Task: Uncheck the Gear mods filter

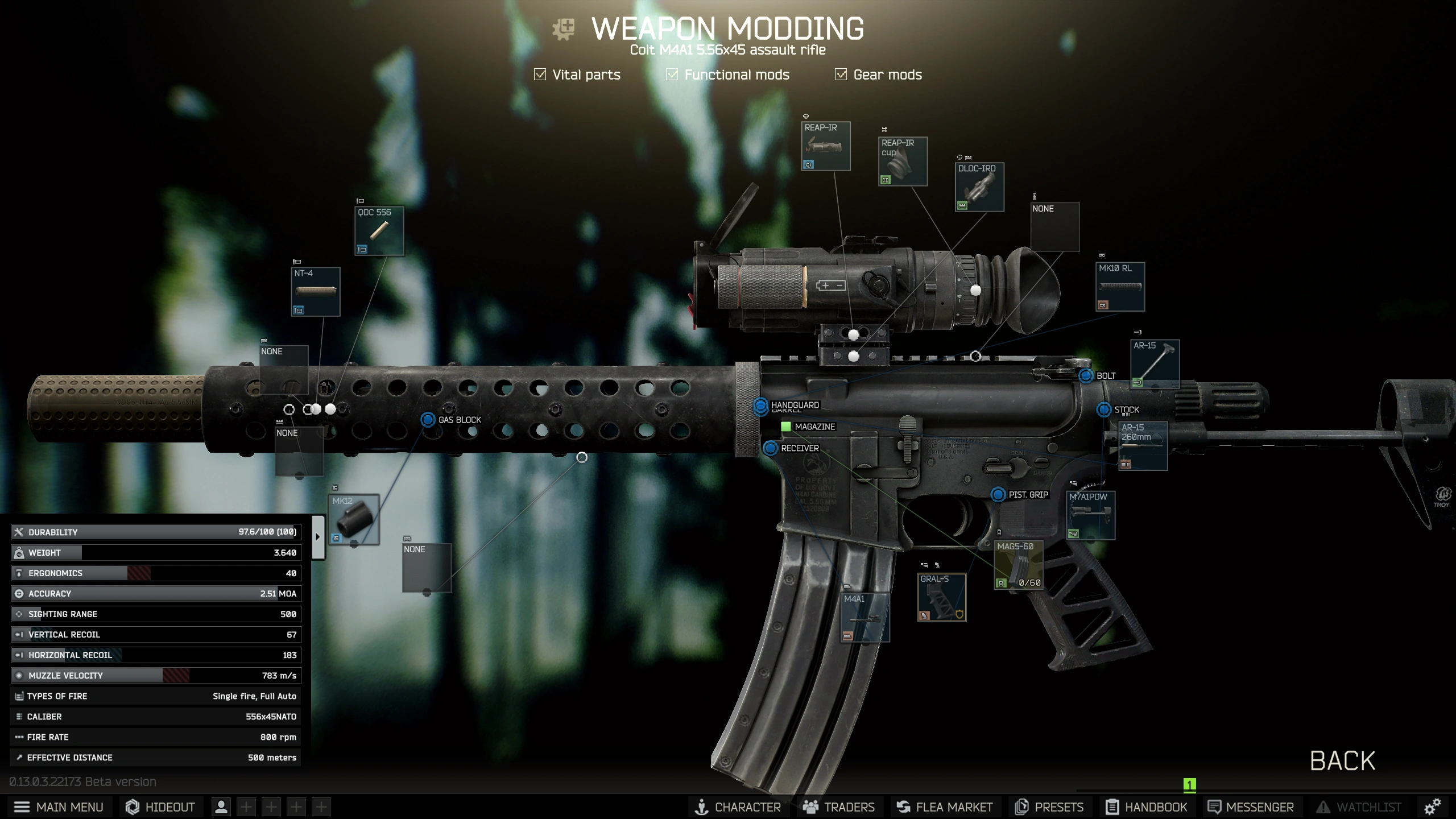Action: tap(841, 75)
